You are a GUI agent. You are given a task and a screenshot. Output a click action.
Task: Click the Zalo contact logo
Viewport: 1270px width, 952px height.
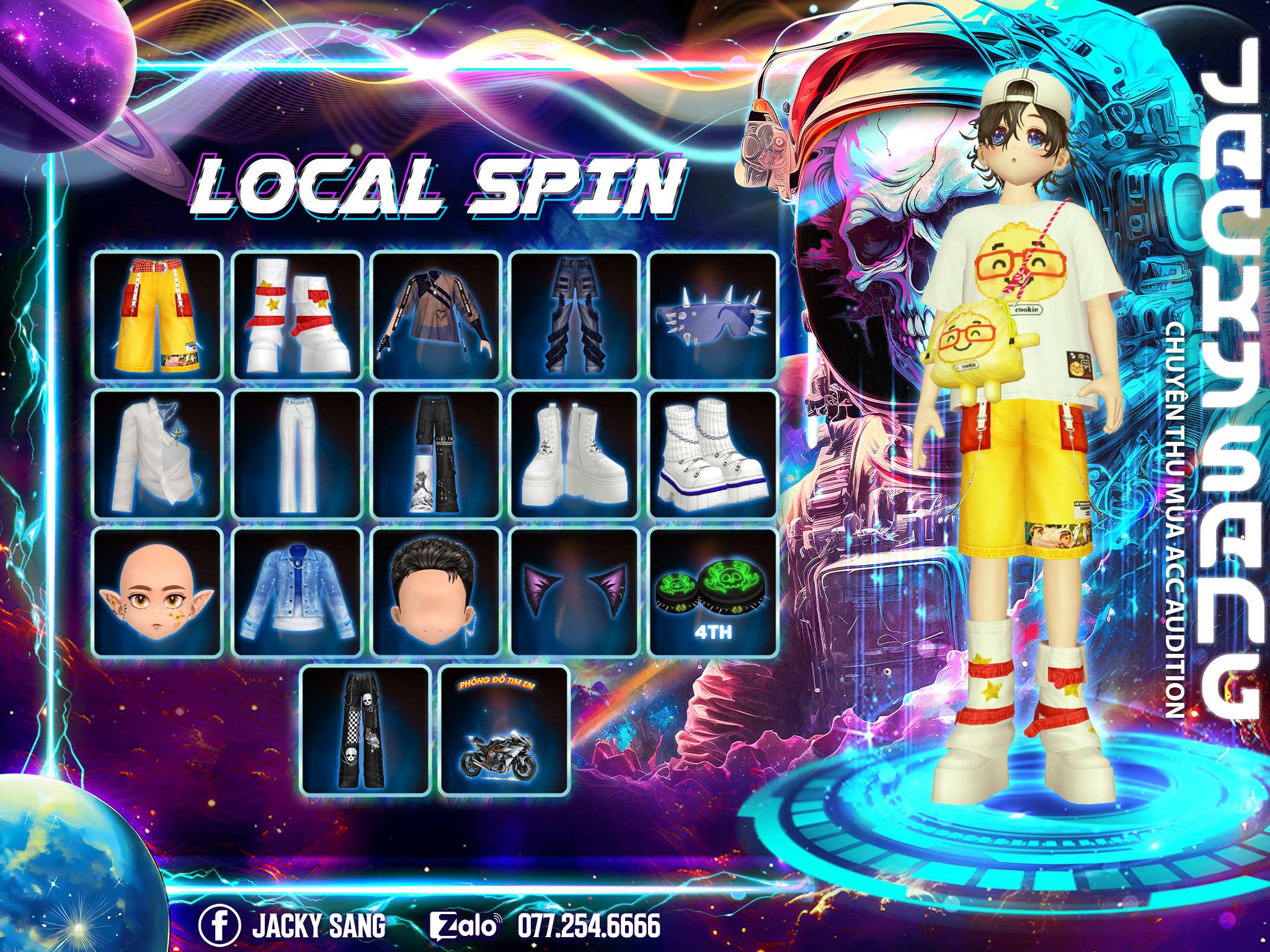click(464, 910)
